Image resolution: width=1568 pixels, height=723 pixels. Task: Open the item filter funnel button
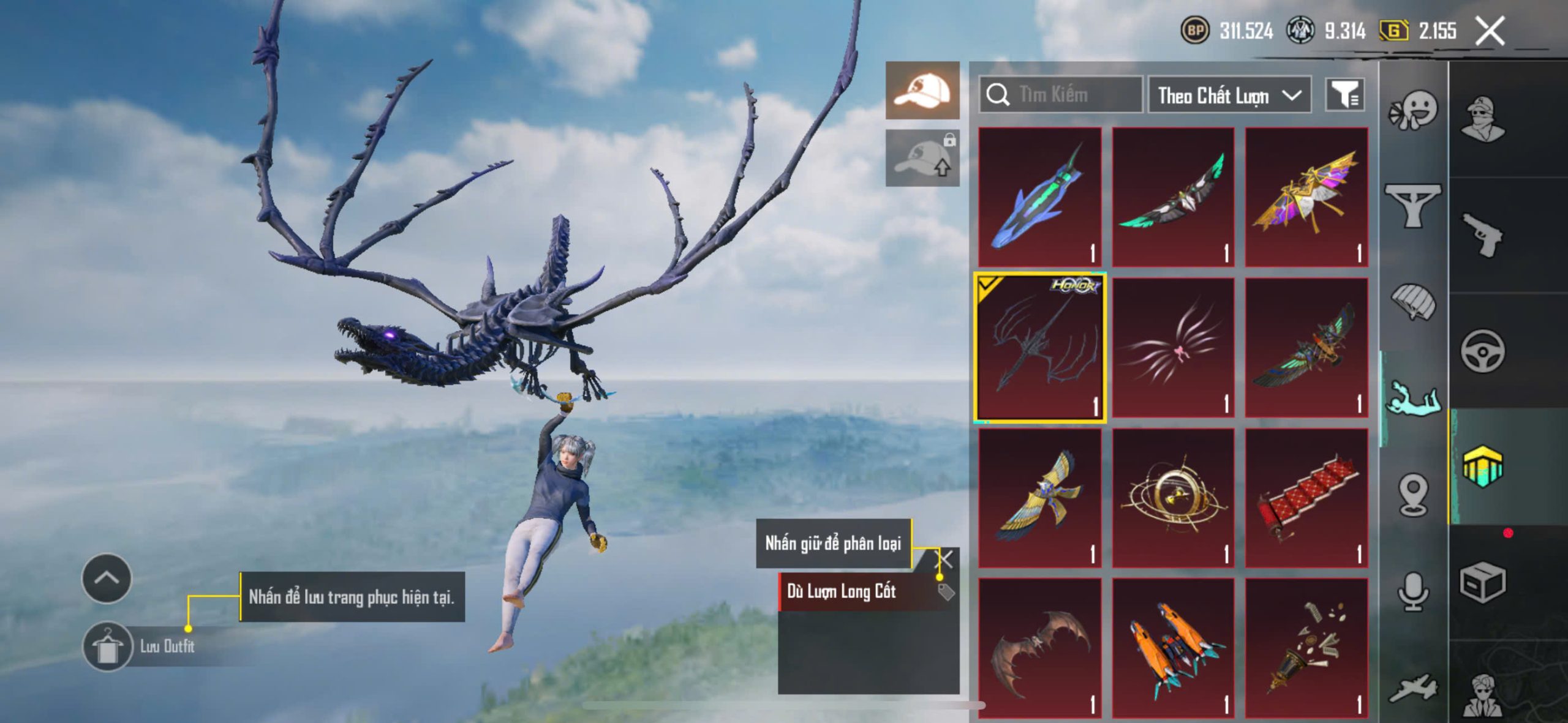[x=1344, y=95]
